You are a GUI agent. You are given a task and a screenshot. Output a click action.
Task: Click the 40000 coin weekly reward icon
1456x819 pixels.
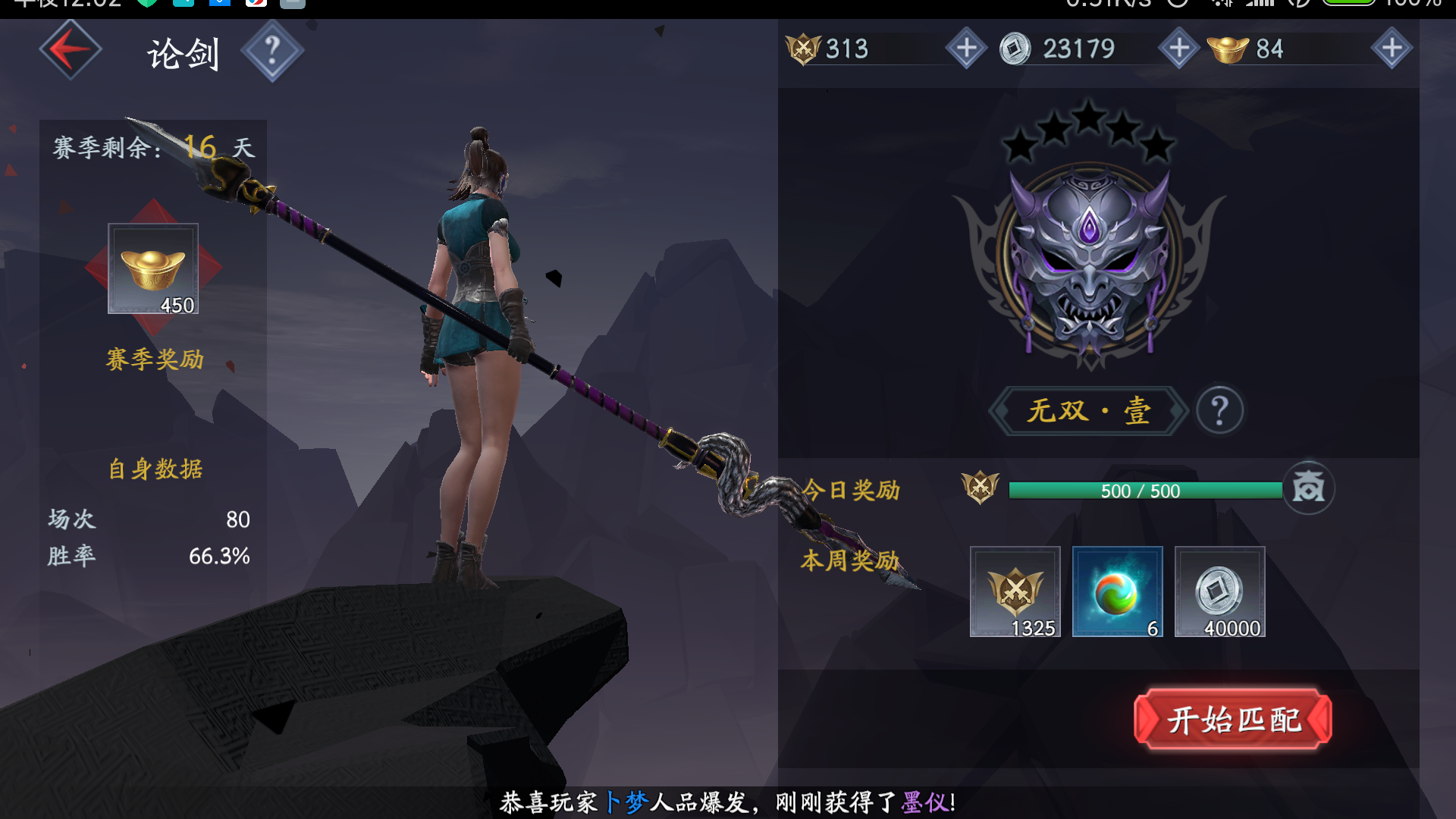click(x=1219, y=592)
